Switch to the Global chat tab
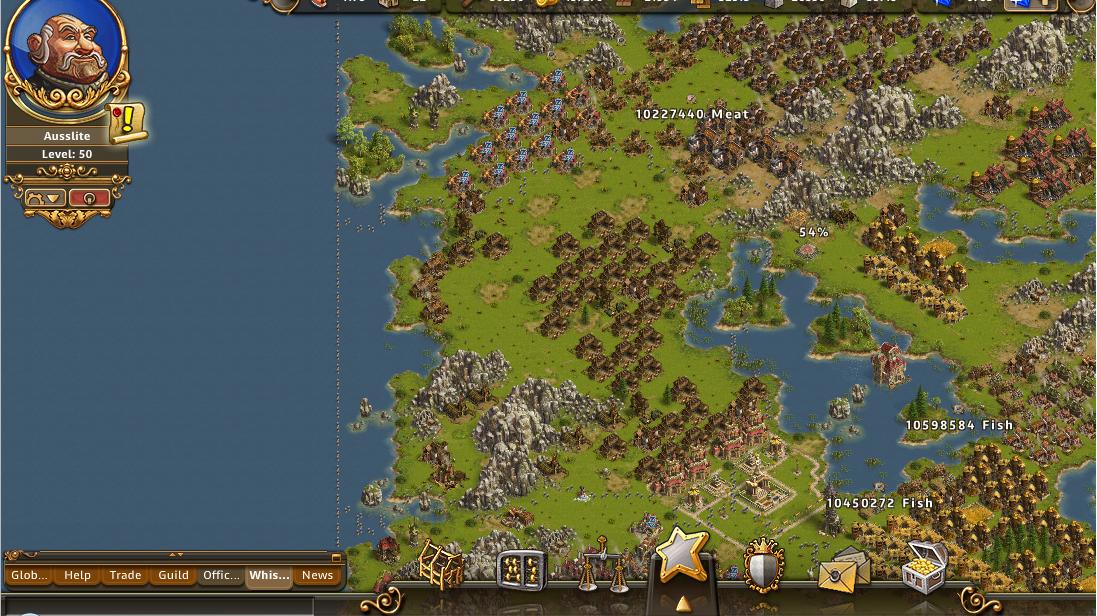 pyautogui.click(x=29, y=575)
